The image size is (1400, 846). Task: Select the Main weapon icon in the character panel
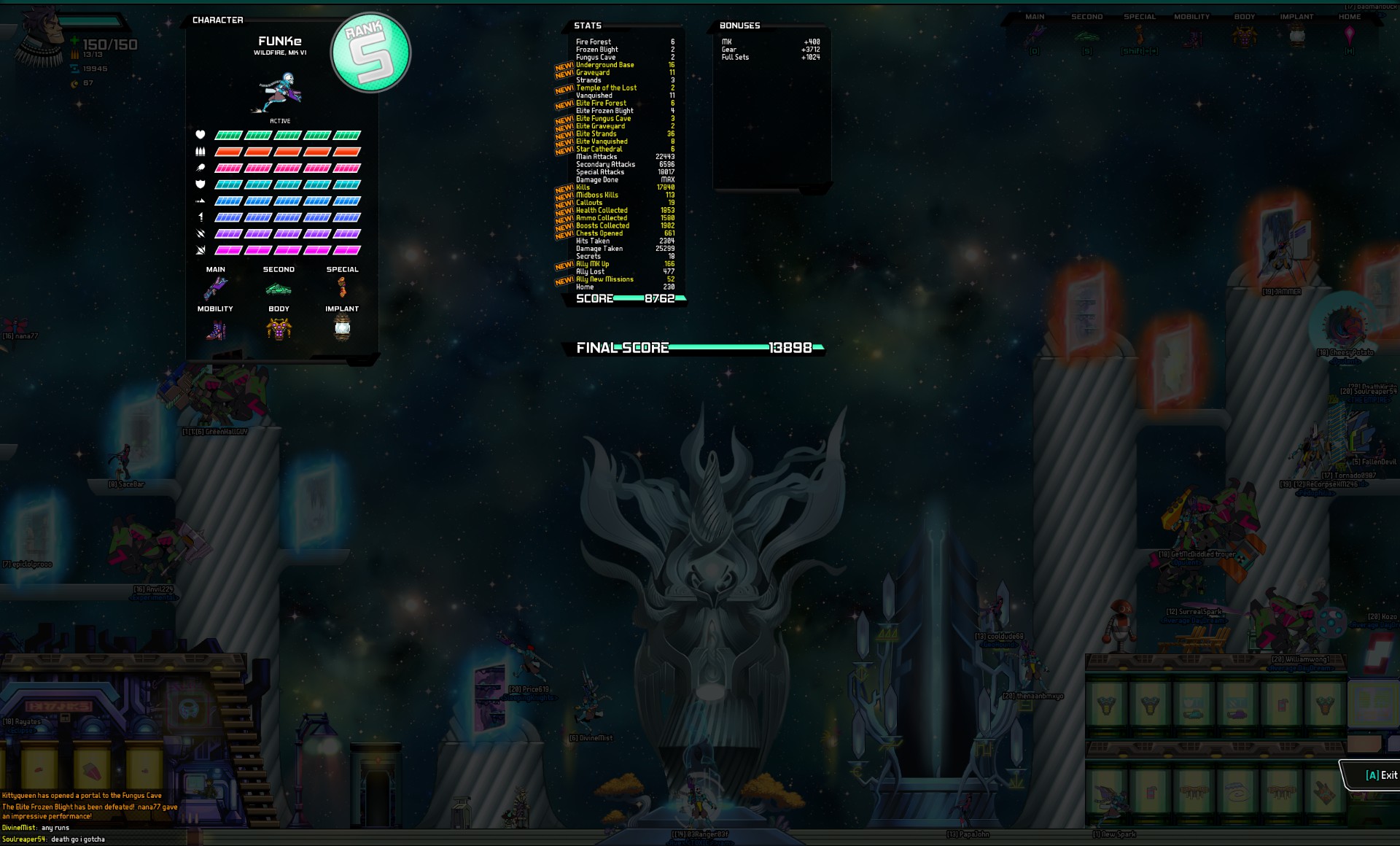point(216,288)
